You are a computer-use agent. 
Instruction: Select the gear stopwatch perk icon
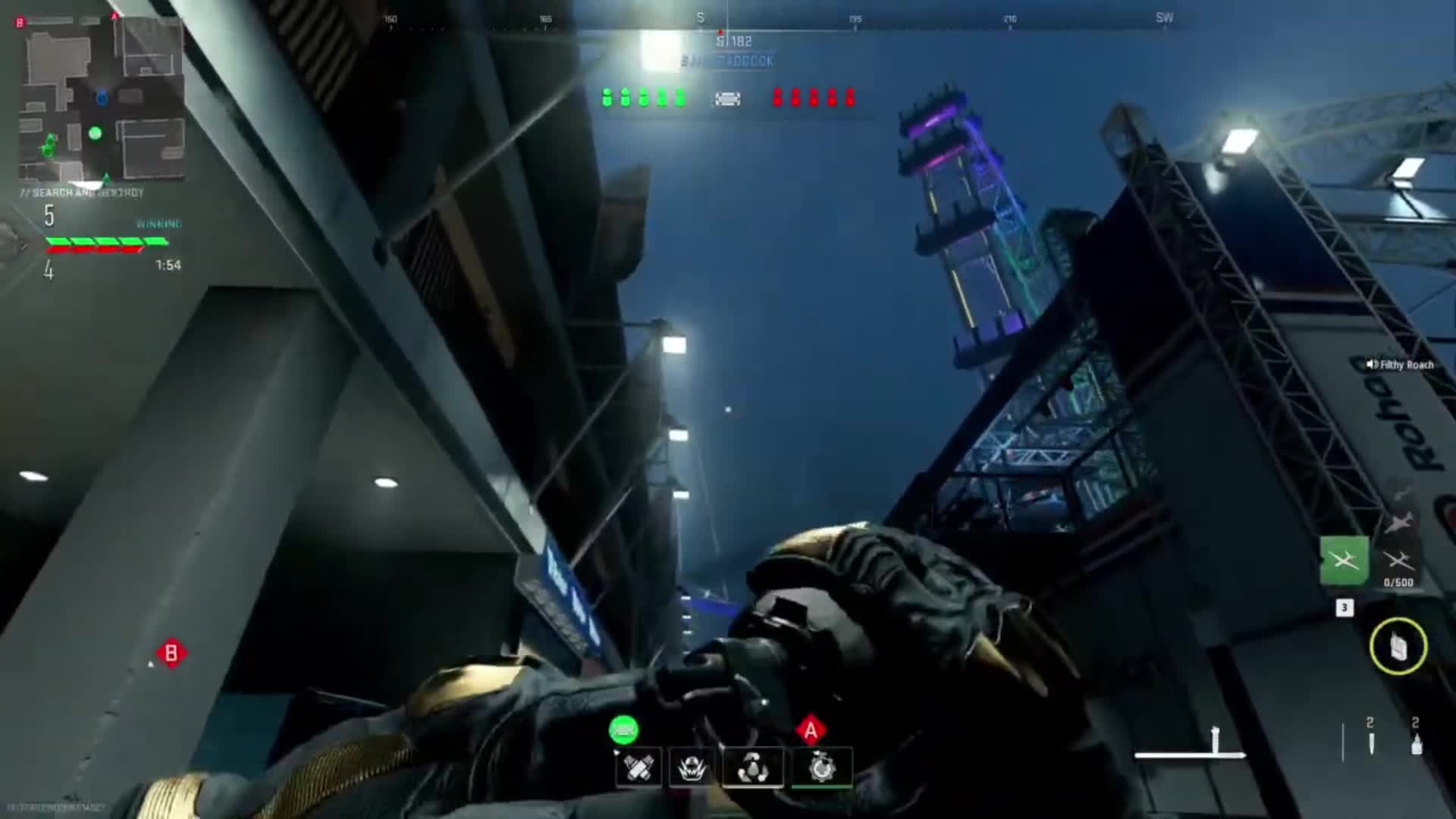(822, 767)
